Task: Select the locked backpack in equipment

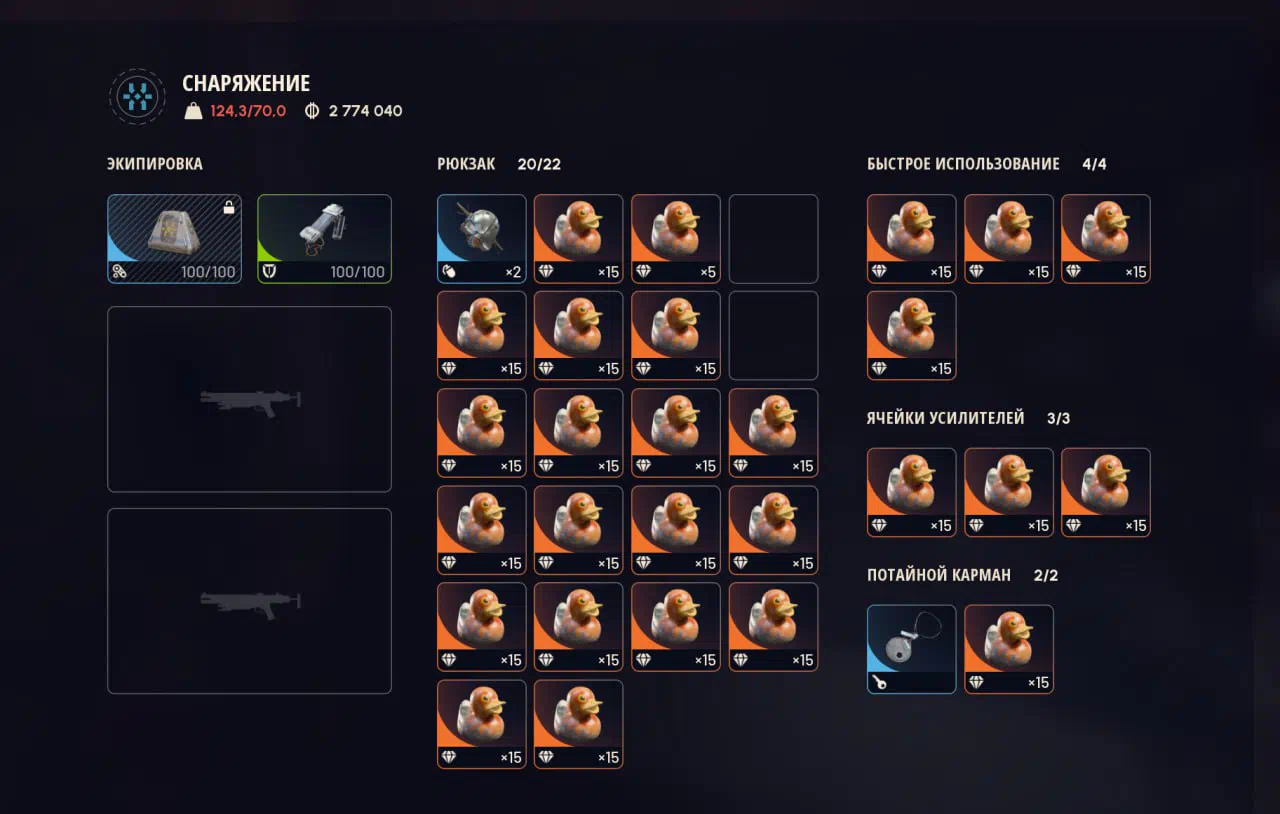Action: click(174, 238)
